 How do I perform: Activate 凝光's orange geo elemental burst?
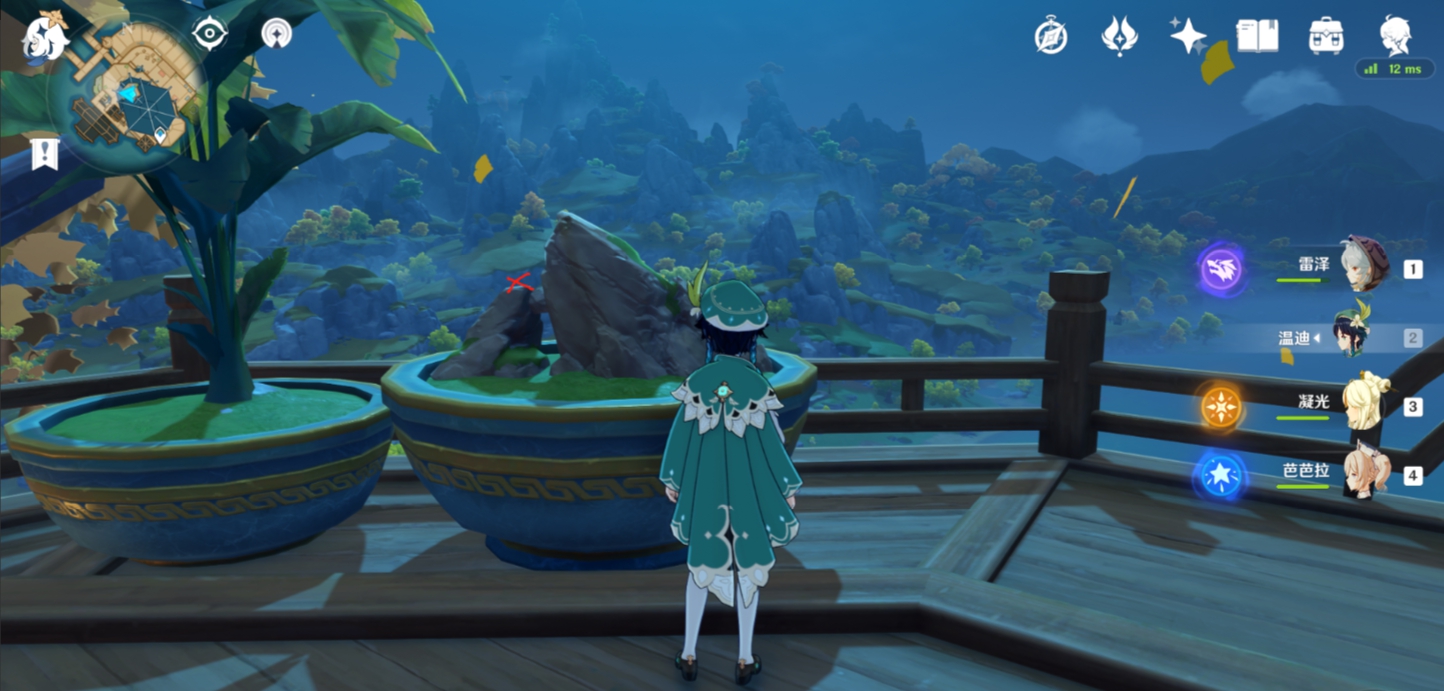pos(1221,407)
